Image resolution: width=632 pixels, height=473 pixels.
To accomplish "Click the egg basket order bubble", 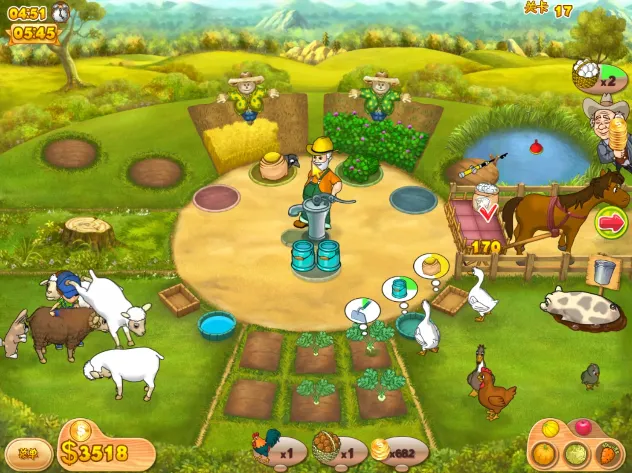I will 587,74.
